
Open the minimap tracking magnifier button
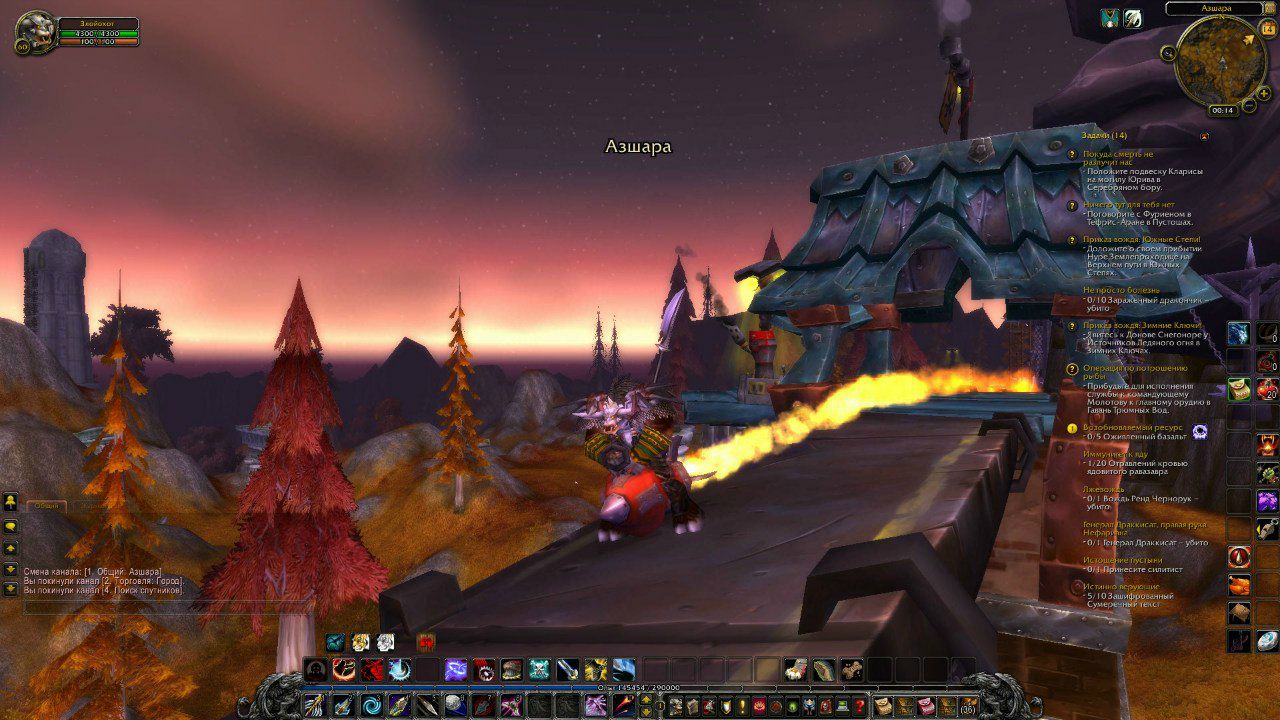pyautogui.click(x=1168, y=53)
